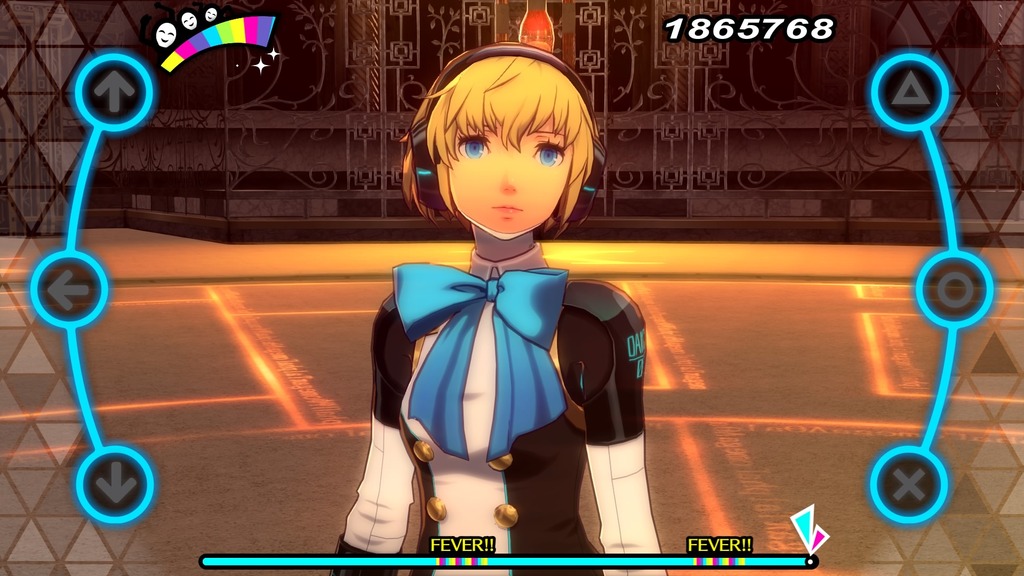Click the cross note target
The height and width of the screenshot is (576, 1024).
coord(908,485)
